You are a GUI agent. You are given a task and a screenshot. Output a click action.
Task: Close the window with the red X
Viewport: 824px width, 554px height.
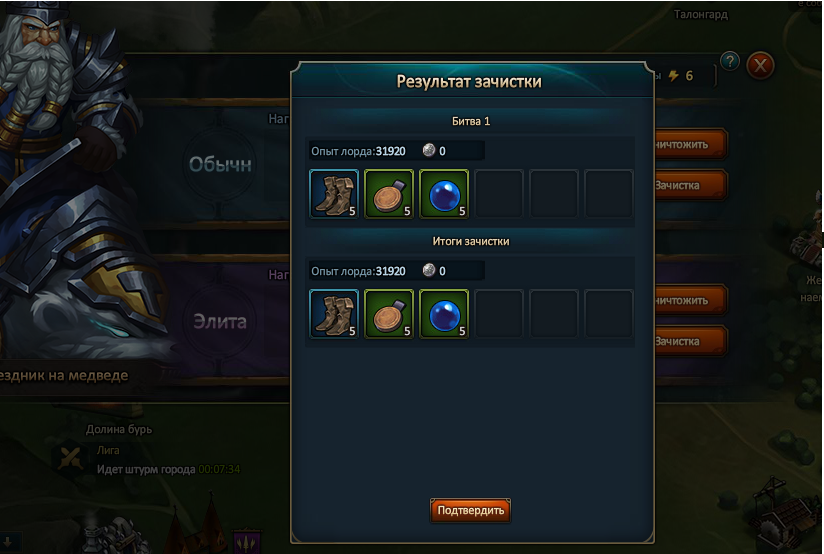761,66
